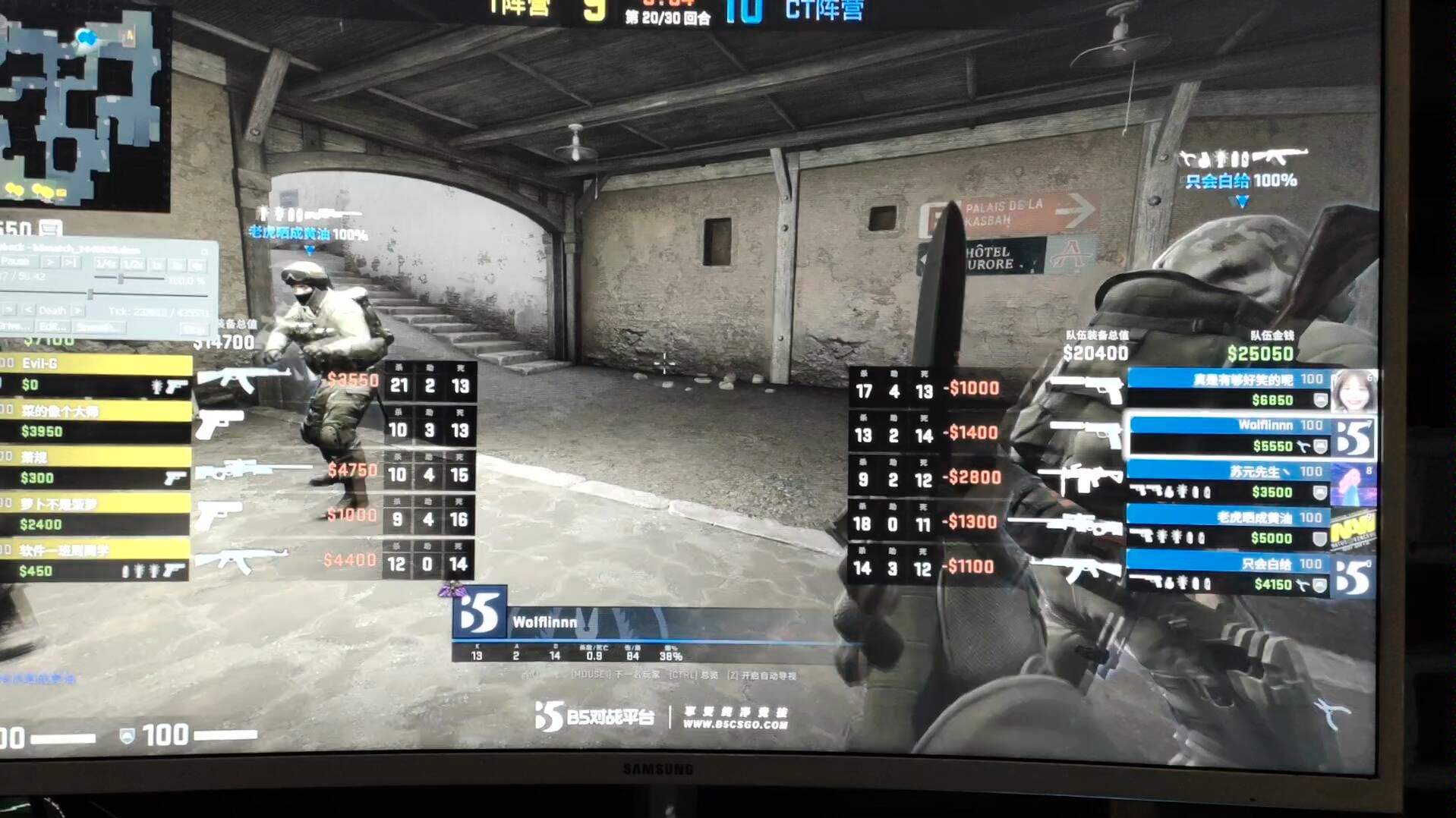This screenshot has width=1456, height=818.
Task: Toggle the Pause control in the demo player
Action: 14,261
